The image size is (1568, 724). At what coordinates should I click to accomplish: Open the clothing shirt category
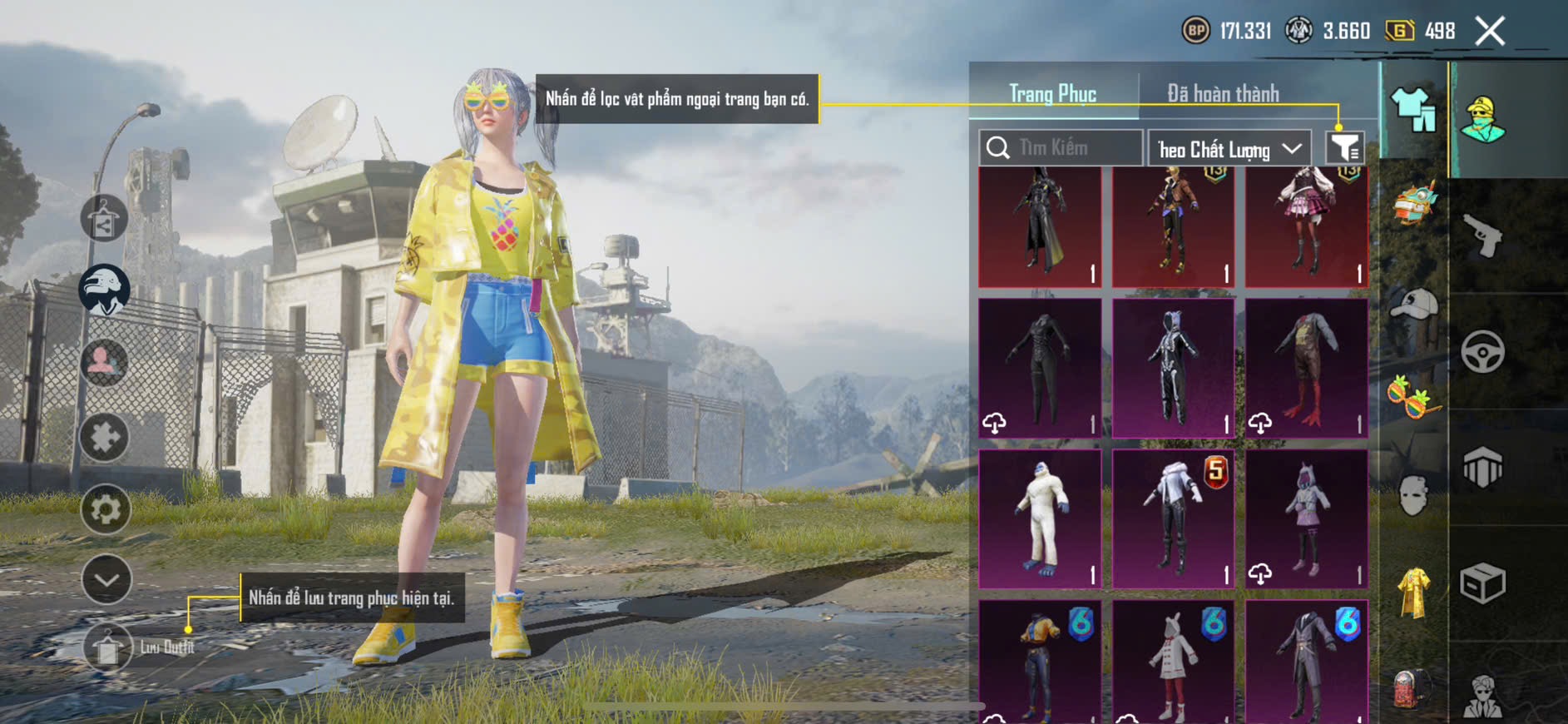pos(1413,110)
